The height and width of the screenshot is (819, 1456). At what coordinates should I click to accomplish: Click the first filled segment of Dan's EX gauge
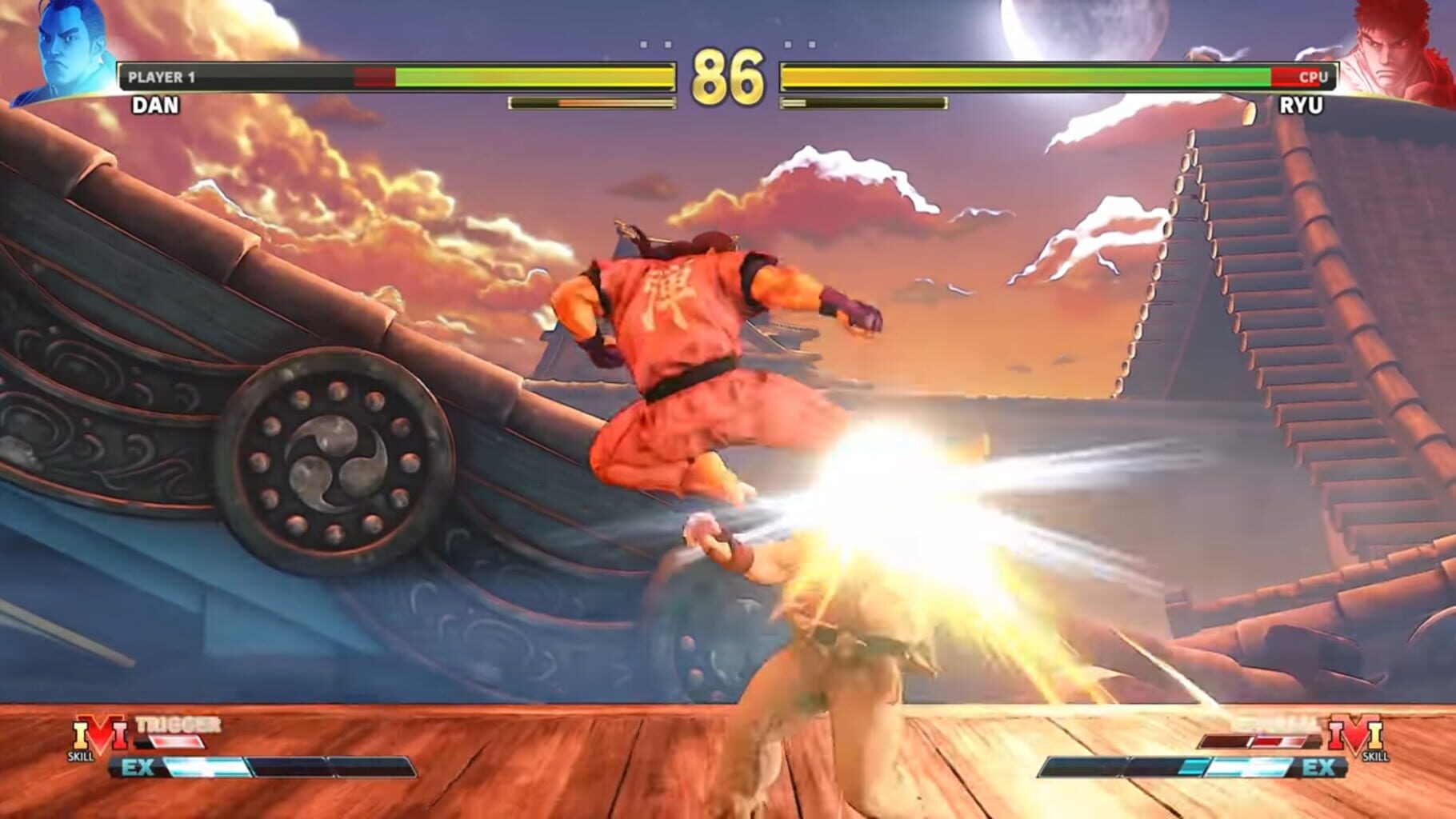(x=205, y=766)
